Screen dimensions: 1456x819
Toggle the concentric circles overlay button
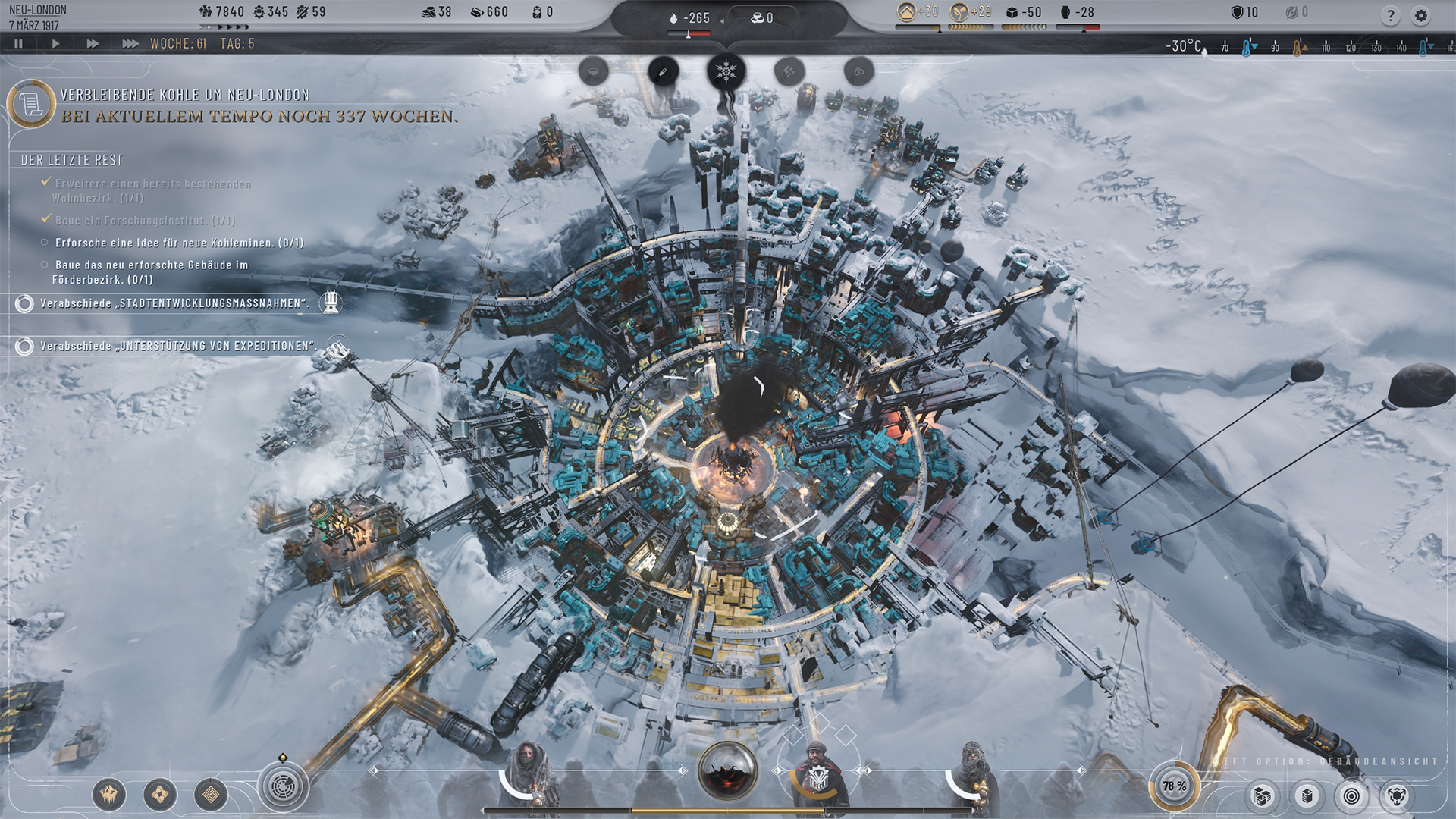[x=1351, y=795]
